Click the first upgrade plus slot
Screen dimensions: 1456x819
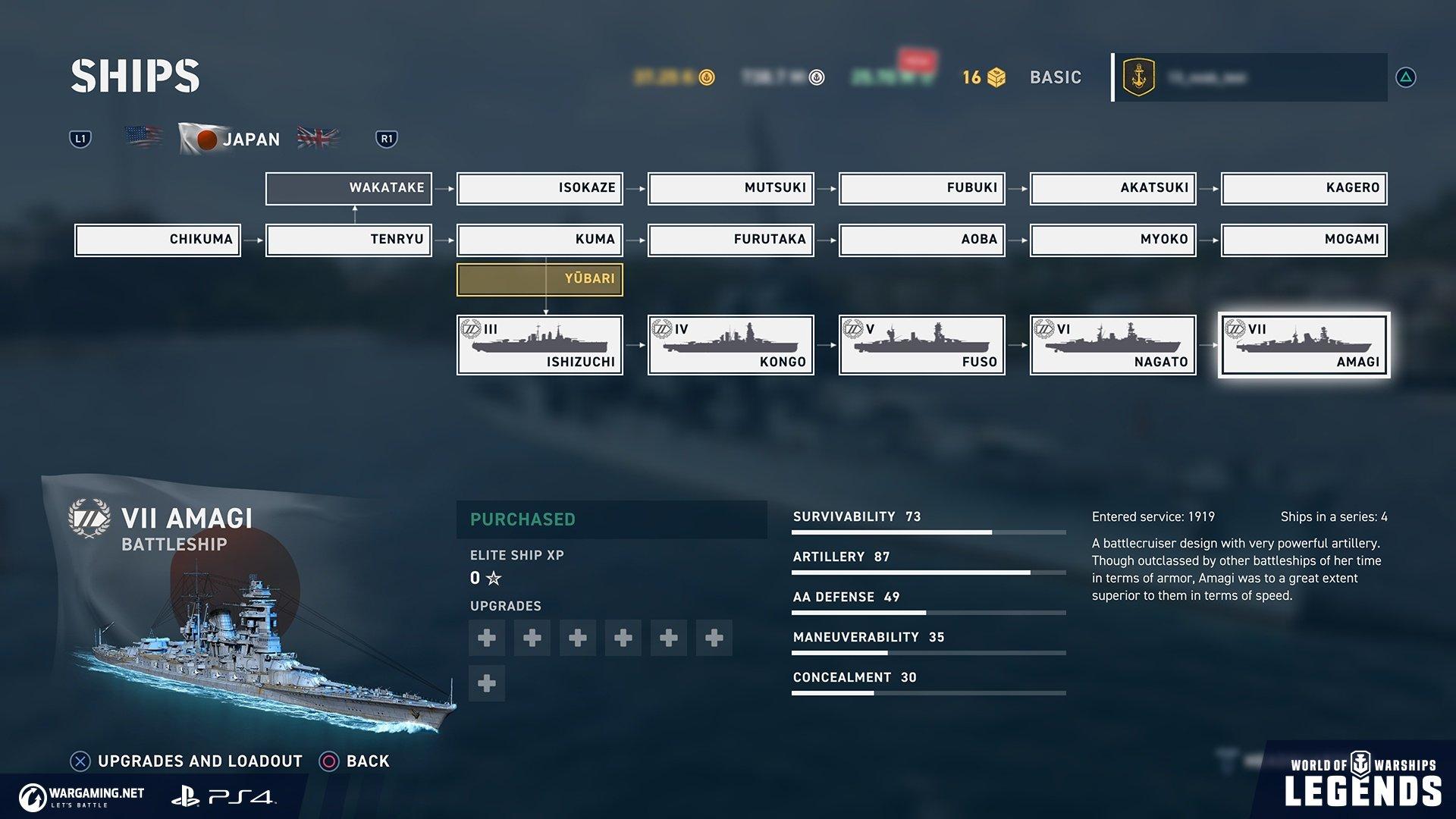486,638
